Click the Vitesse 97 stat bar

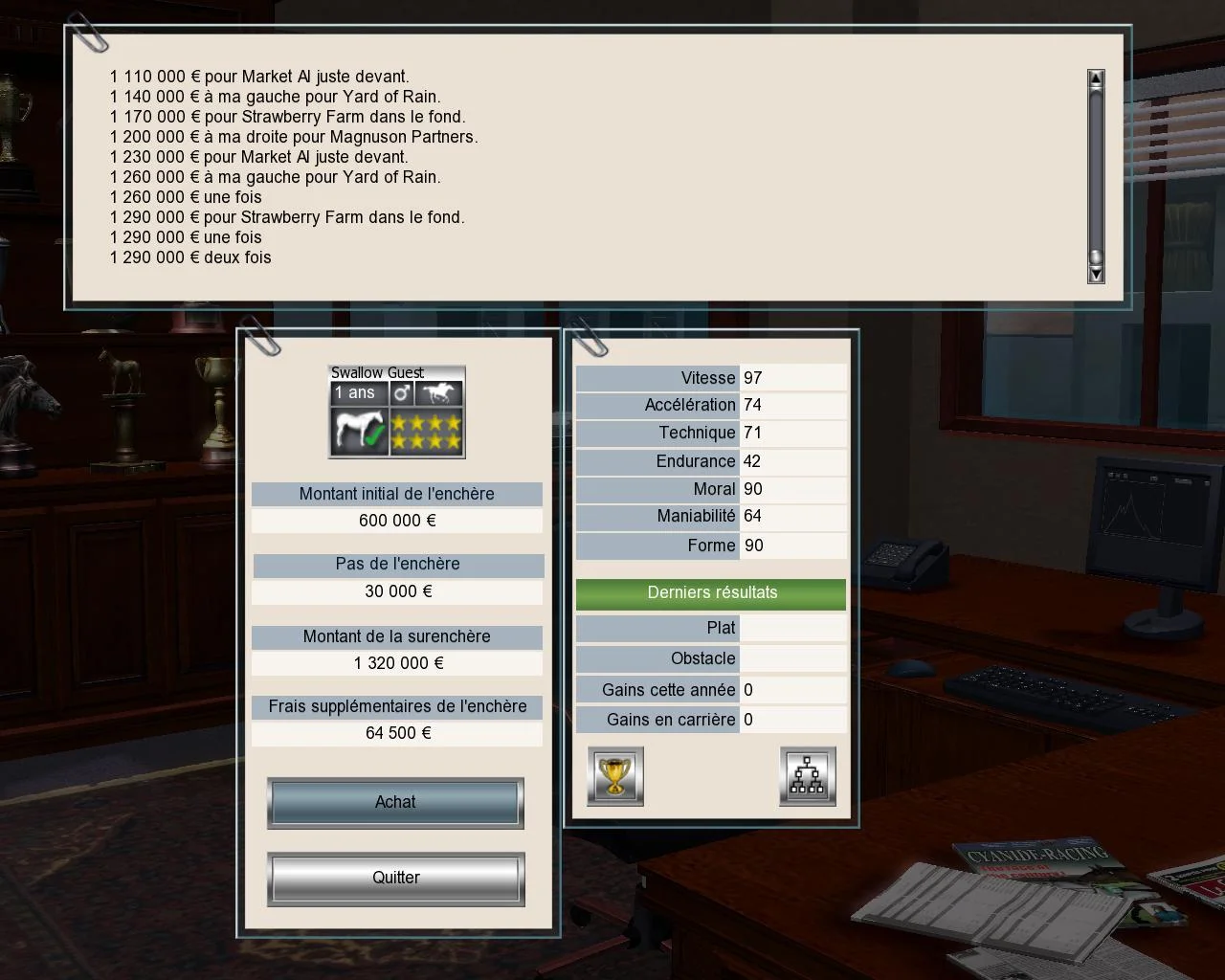coord(710,377)
